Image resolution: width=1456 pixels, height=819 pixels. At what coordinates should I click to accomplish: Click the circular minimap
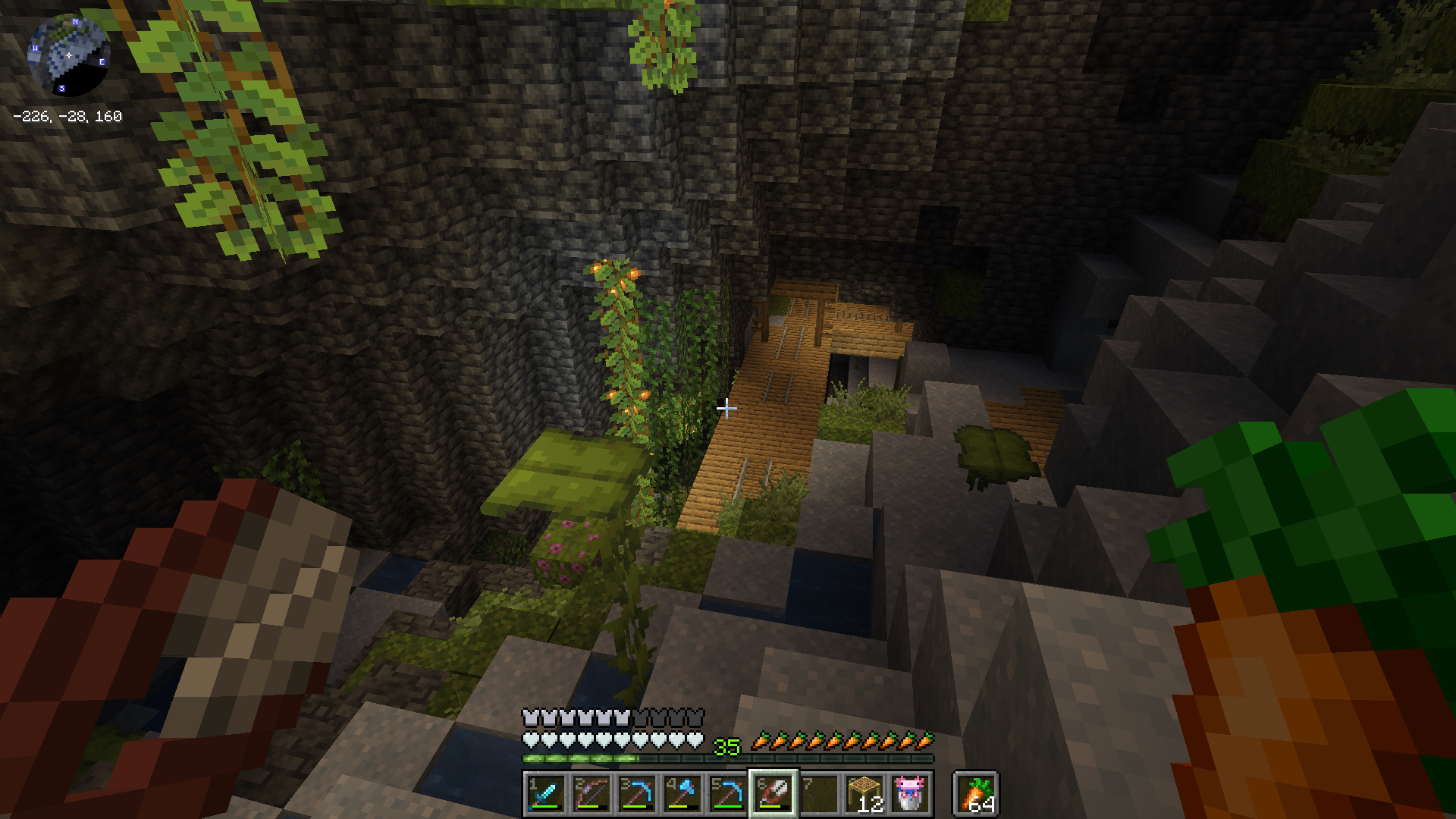click(68, 55)
